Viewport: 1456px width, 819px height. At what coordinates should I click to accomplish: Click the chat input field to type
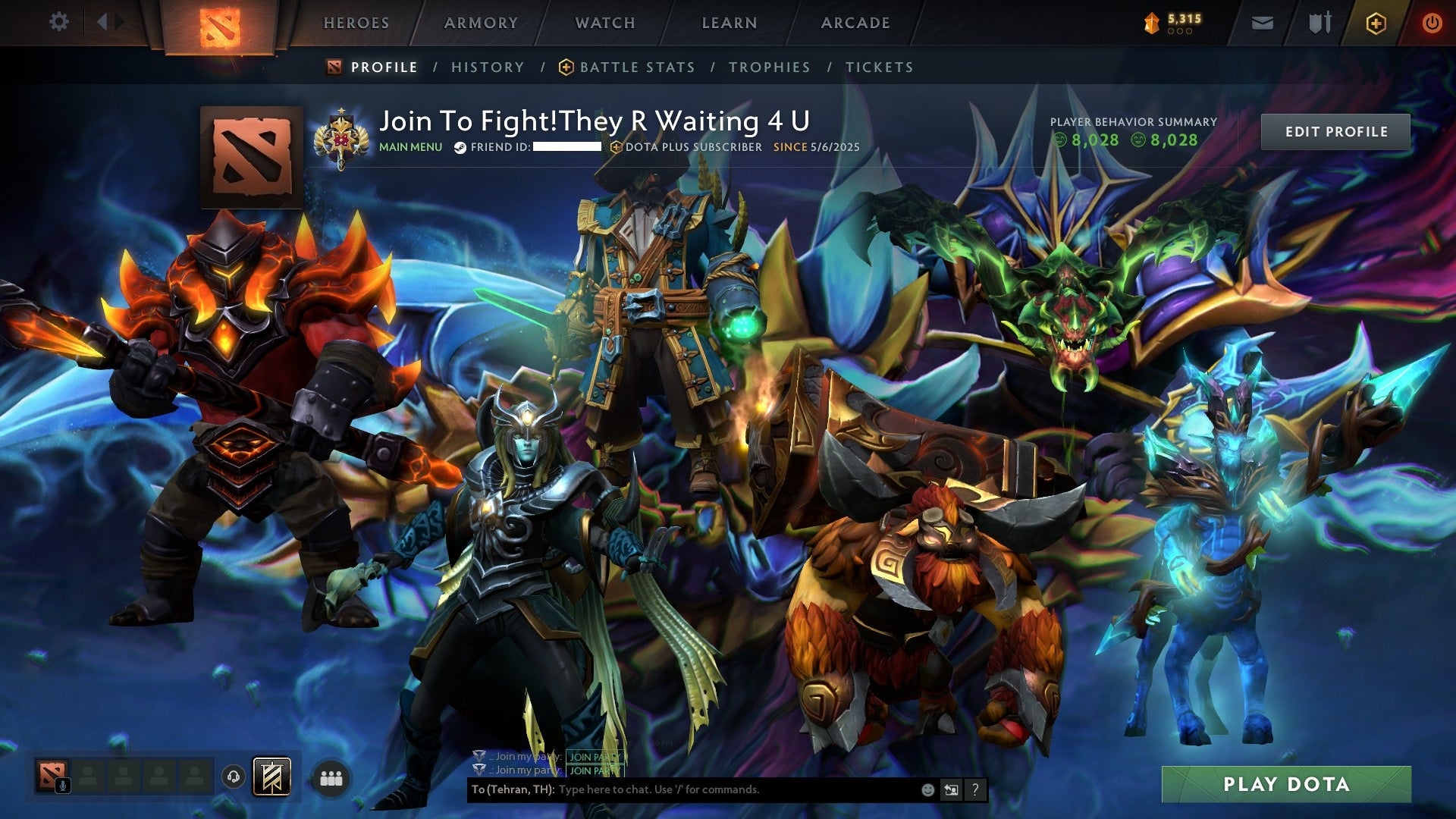682,790
